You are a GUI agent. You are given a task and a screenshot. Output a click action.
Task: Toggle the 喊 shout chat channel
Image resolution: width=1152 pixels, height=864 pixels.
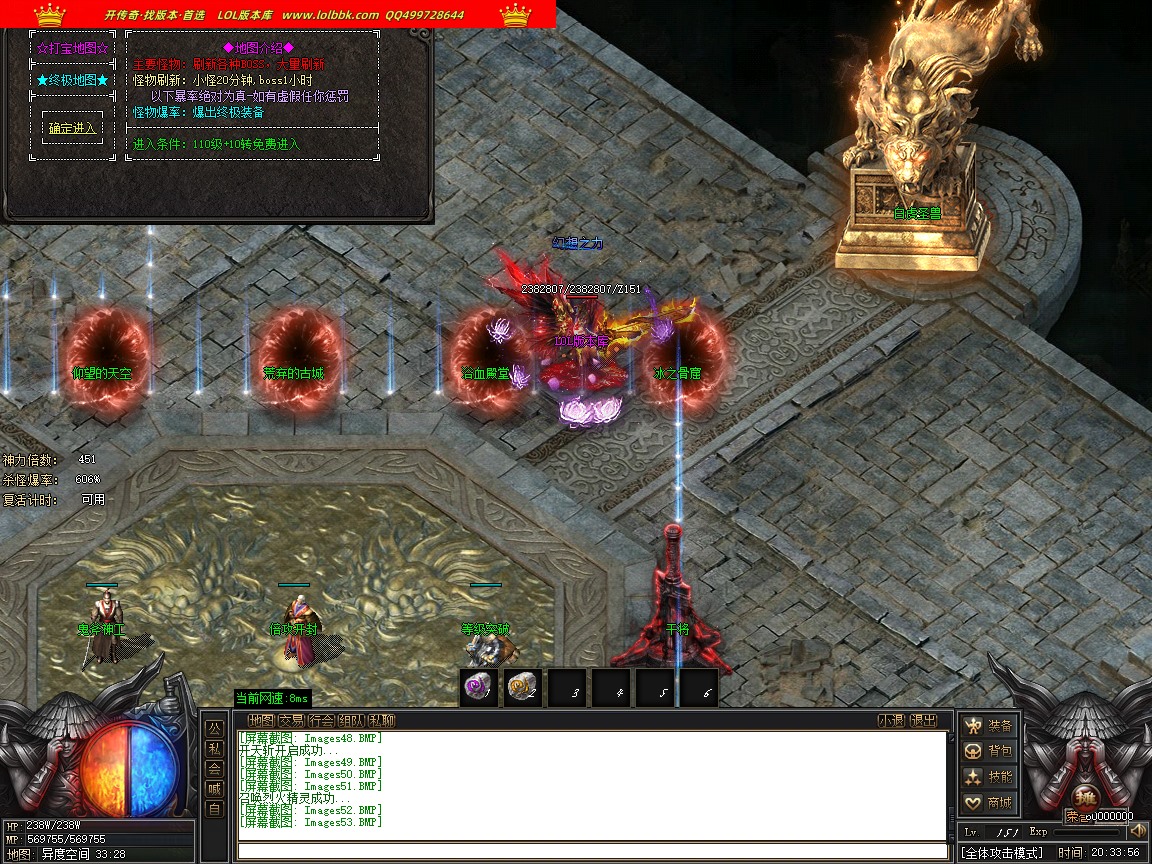214,789
